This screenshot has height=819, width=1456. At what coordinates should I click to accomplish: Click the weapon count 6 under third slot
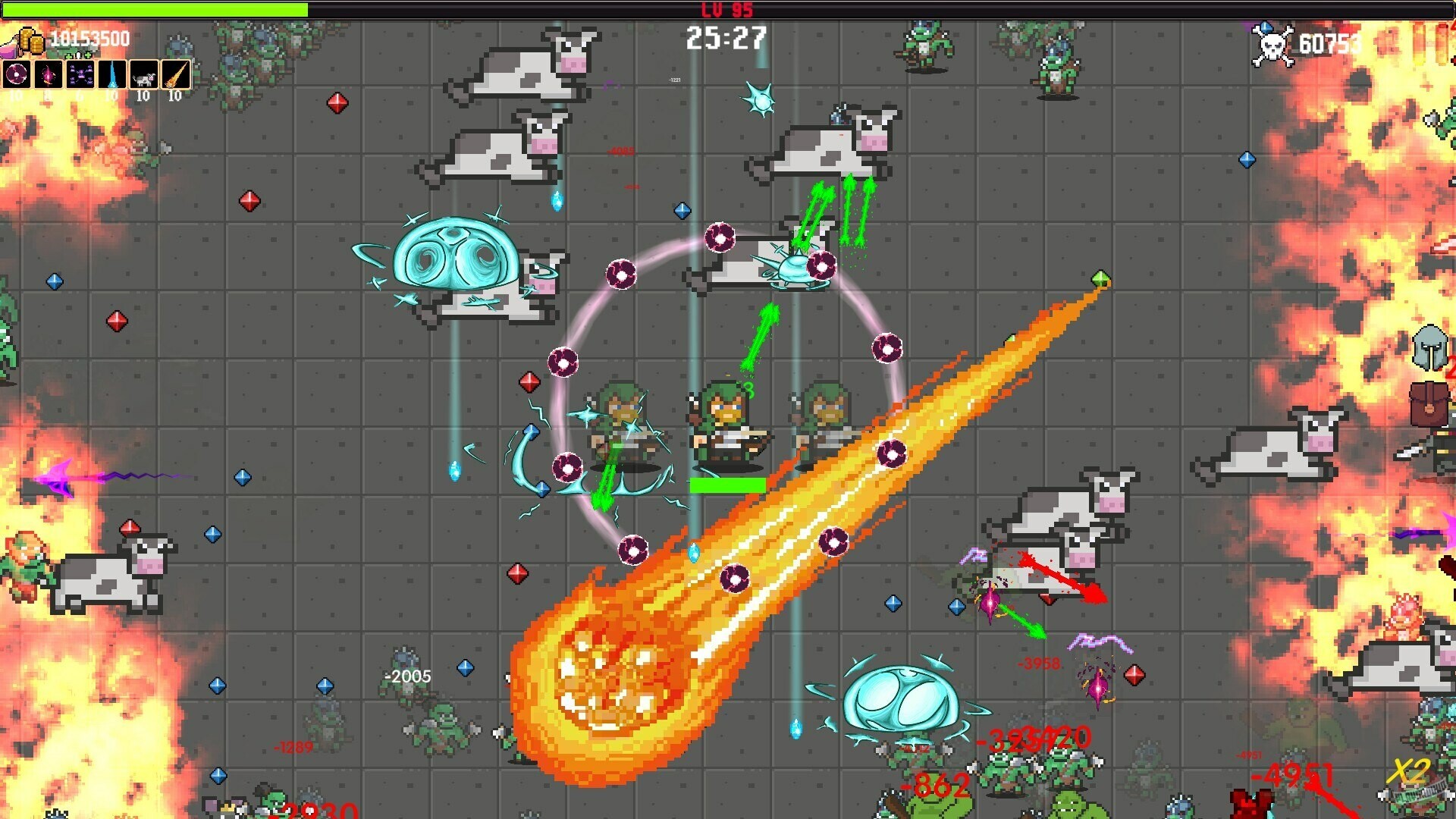[80, 96]
